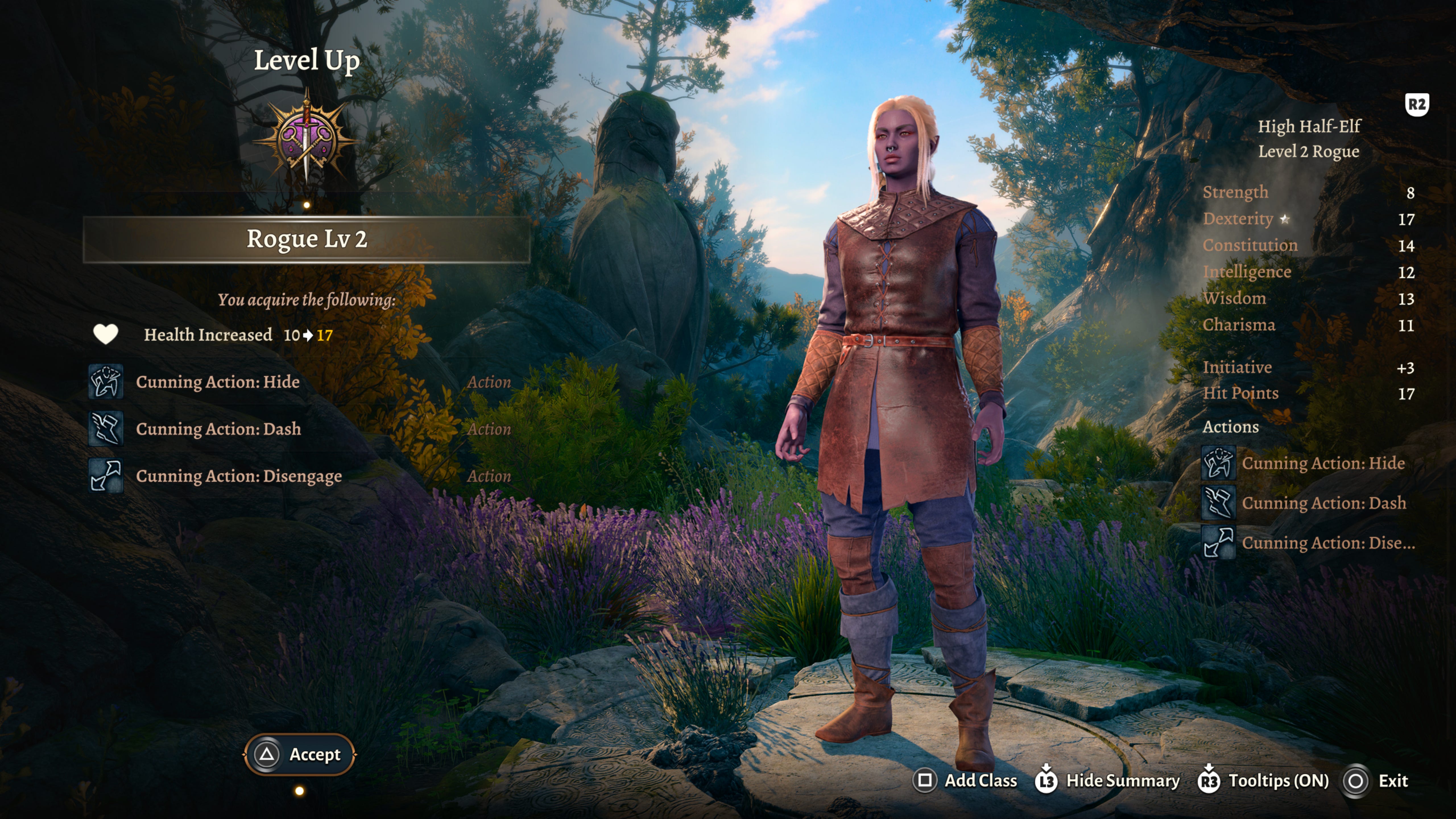Select Cunning Action: Dash in acquired list

(x=218, y=429)
